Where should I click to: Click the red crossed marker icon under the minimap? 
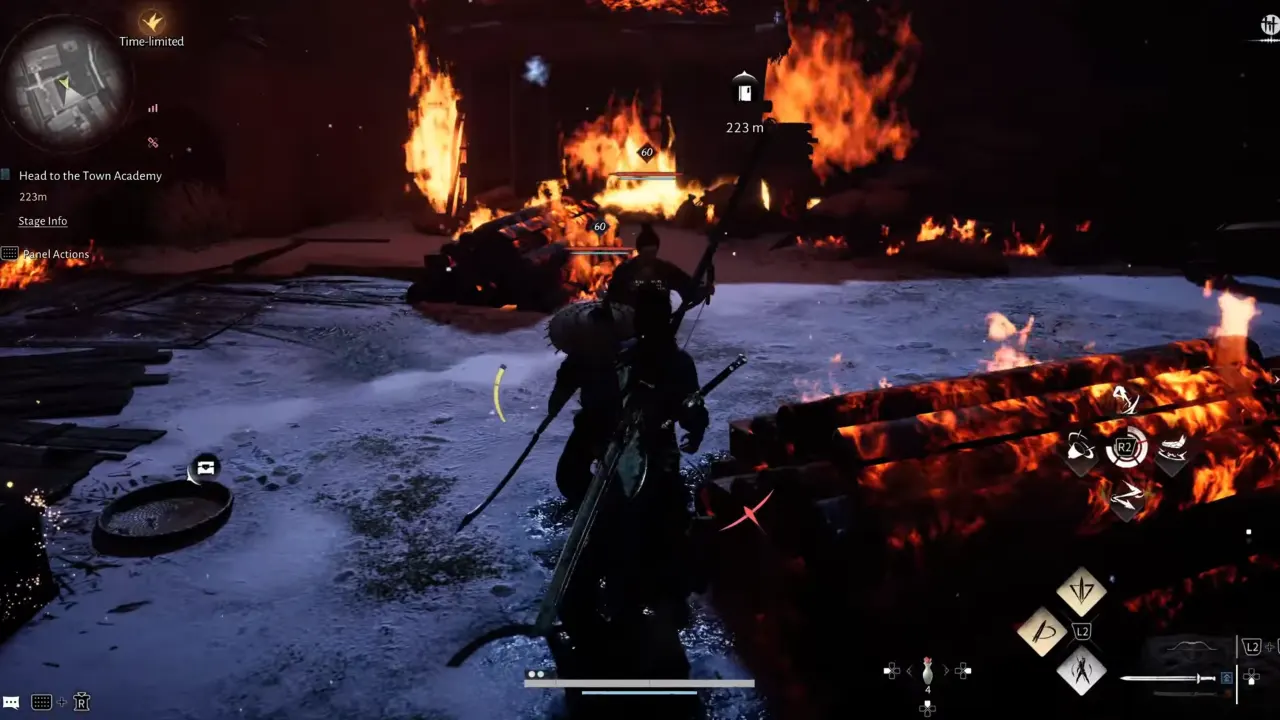coord(152,143)
